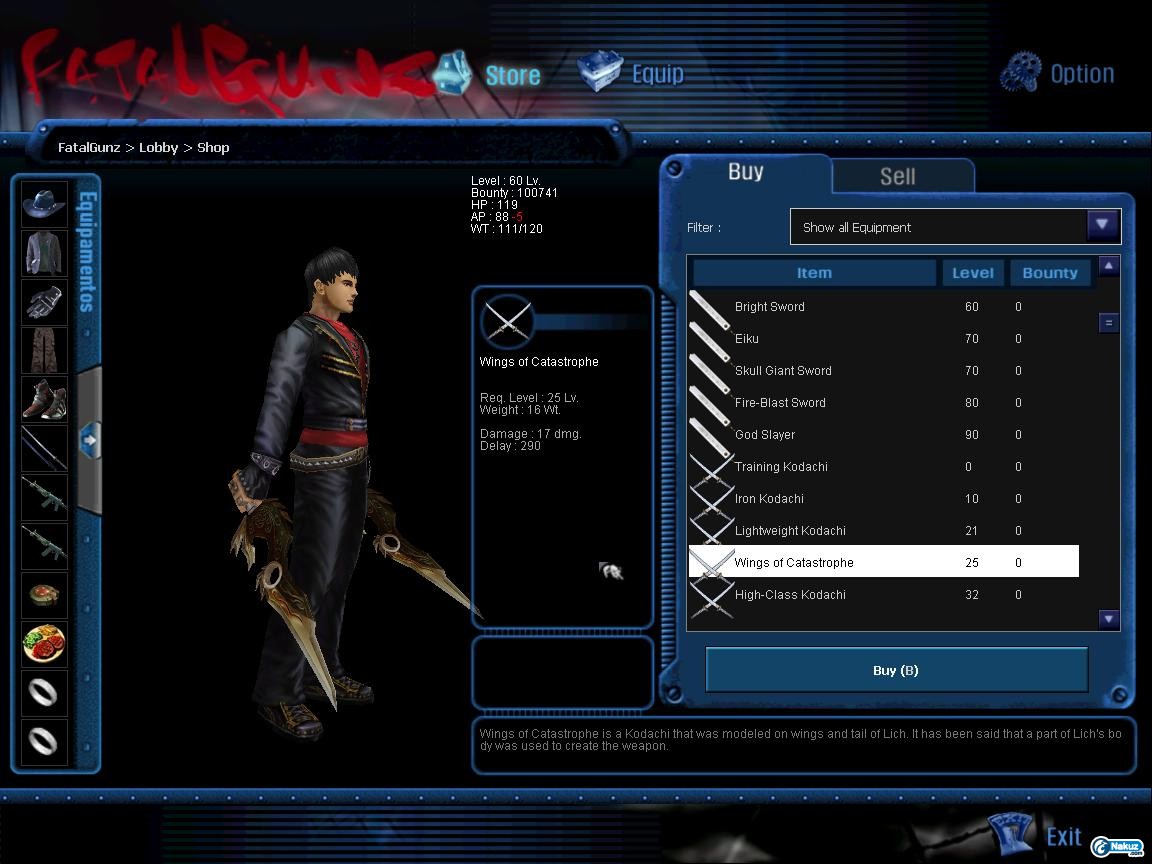
Task: Choose the God Slayer sword row
Action: tap(765, 435)
